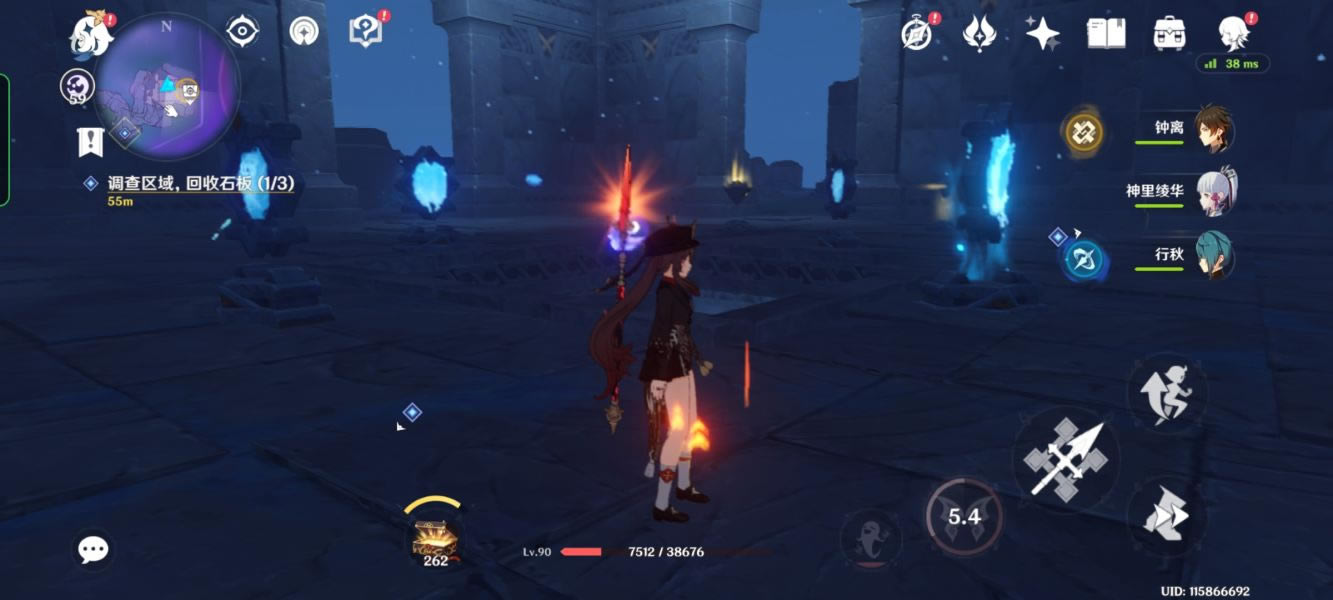Open the circular minimap
This screenshot has width=1333, height=600.
(x=167, y=86)
